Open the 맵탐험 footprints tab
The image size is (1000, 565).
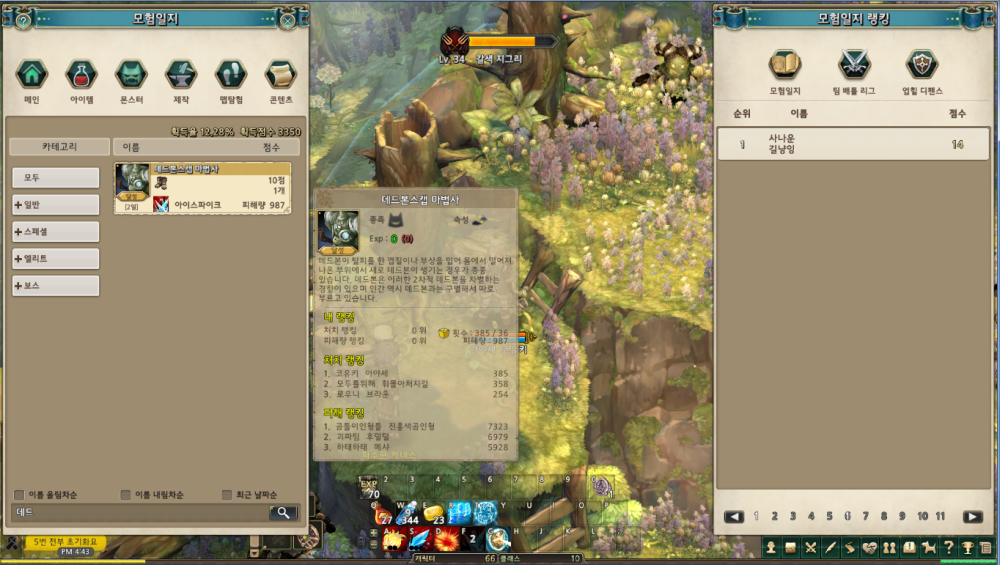pos(231,75)
